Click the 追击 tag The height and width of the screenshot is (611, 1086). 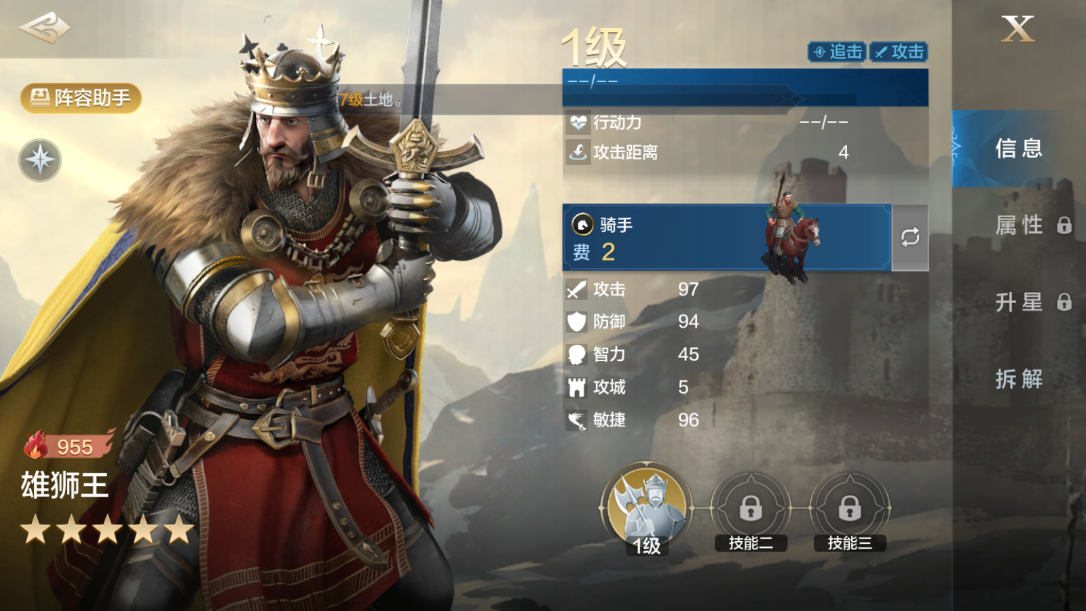[837, 52]
